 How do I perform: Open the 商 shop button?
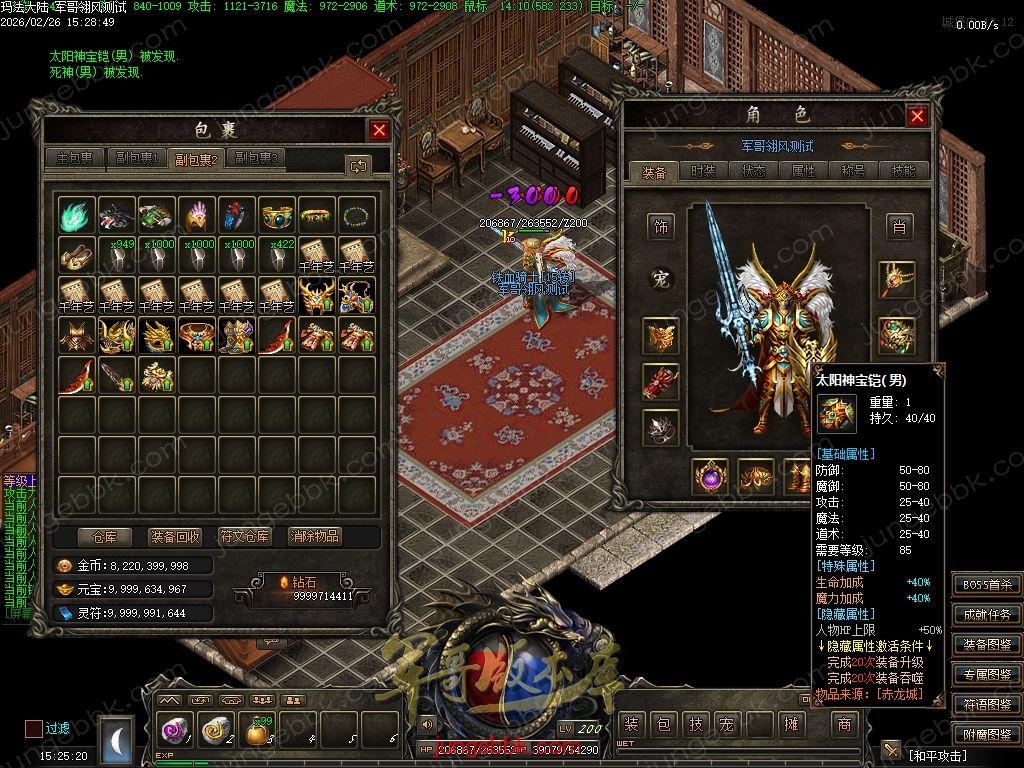(845, 724)
